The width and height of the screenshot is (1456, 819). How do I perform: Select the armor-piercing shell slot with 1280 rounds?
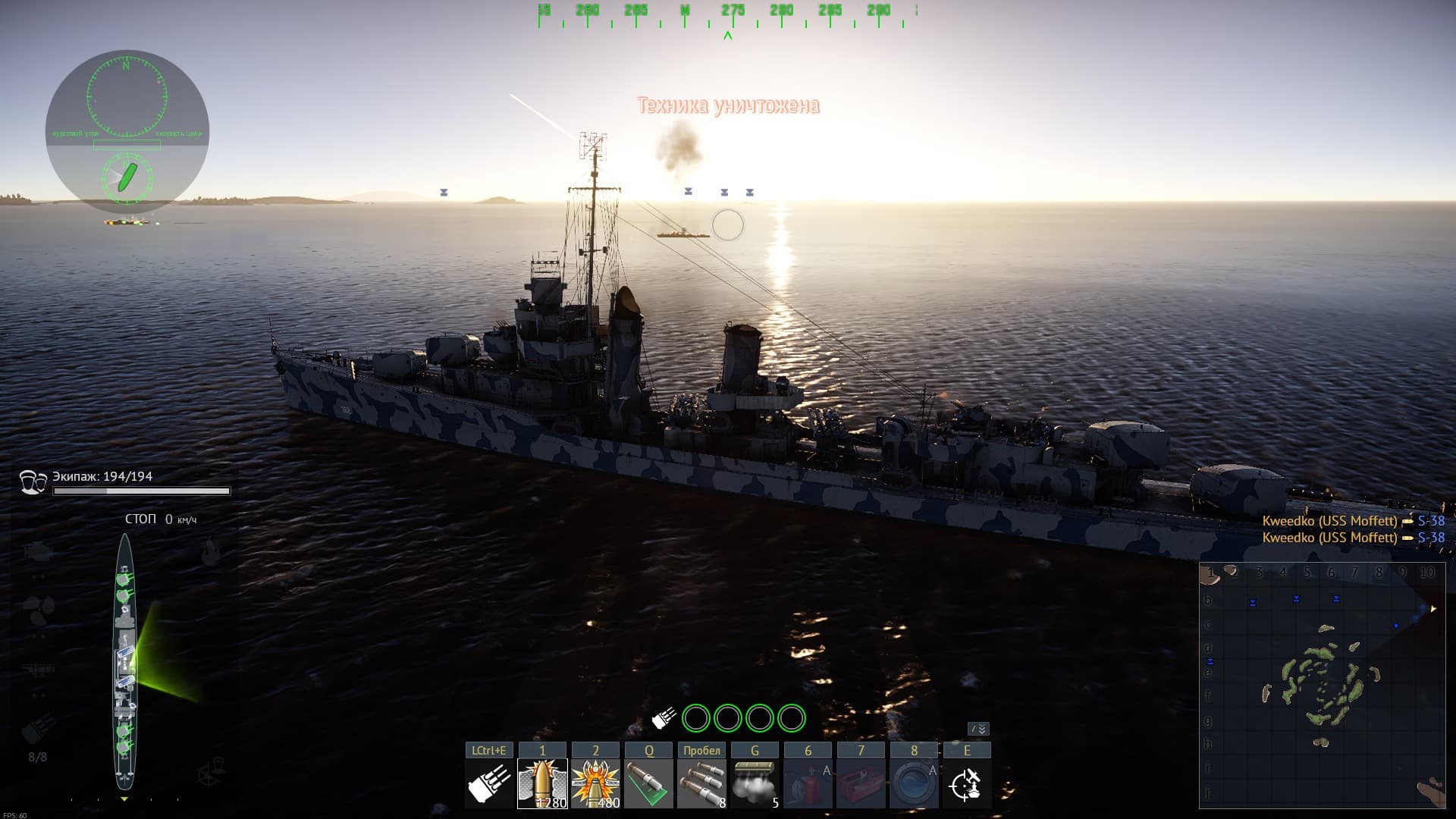click(542, 783)
